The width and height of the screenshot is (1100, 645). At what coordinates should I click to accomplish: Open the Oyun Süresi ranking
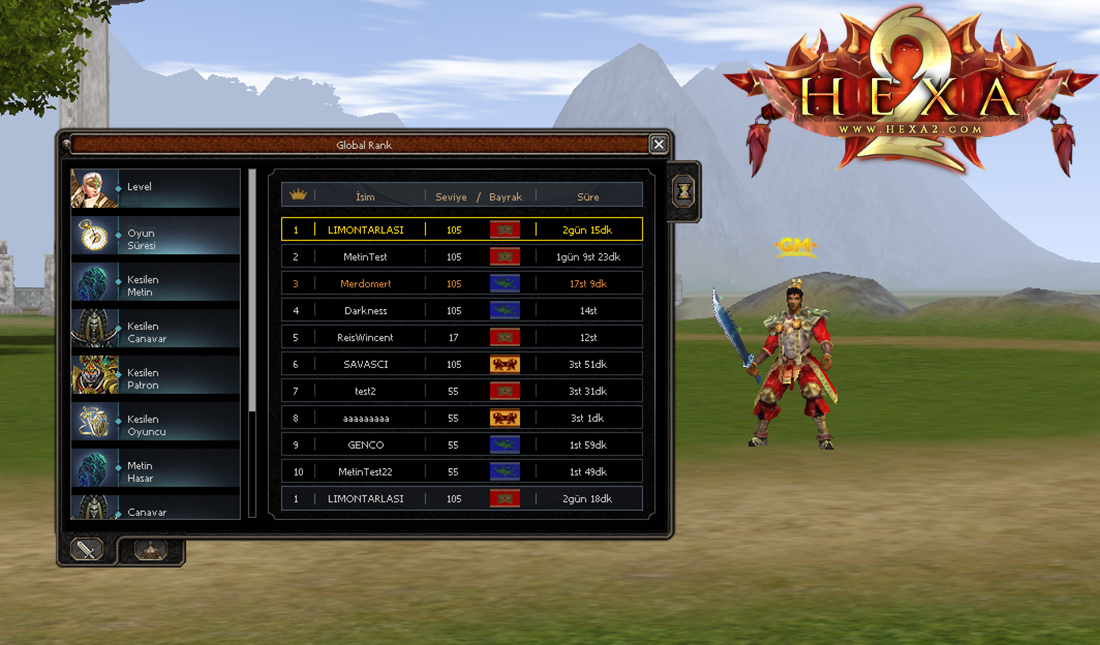[155, 239]
